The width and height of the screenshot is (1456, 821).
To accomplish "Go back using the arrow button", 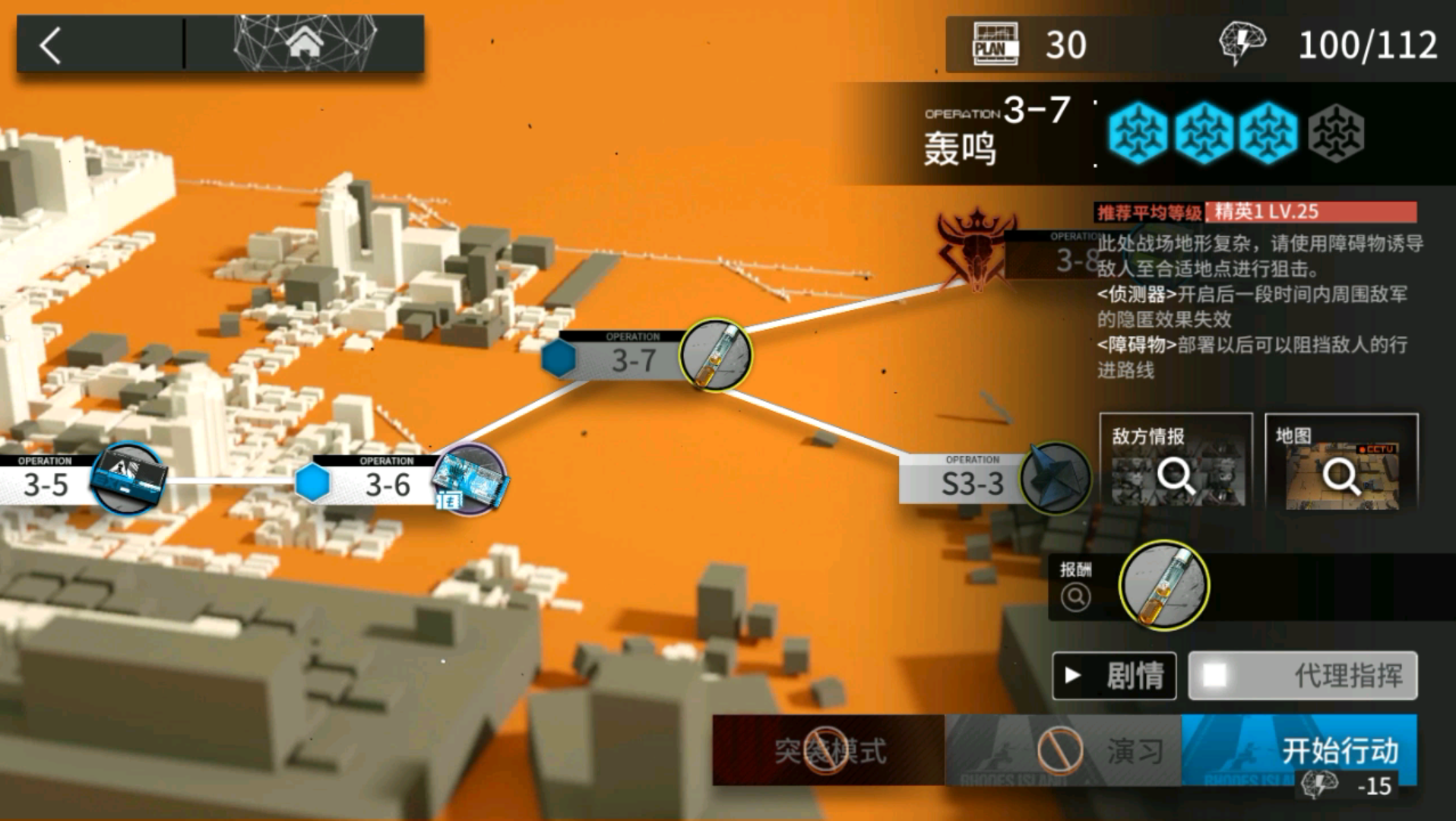I will pyautogui.click(x=51, y=46).
